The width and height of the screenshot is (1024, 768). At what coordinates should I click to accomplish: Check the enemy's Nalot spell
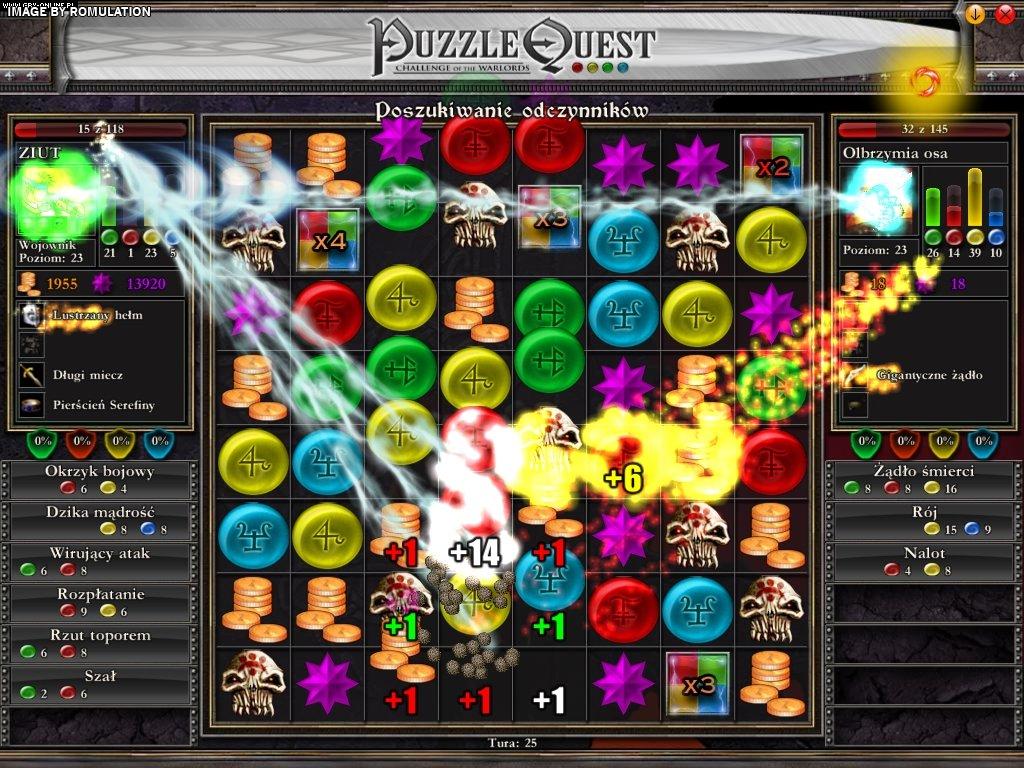pyautogui.click(x=922, y=561)
